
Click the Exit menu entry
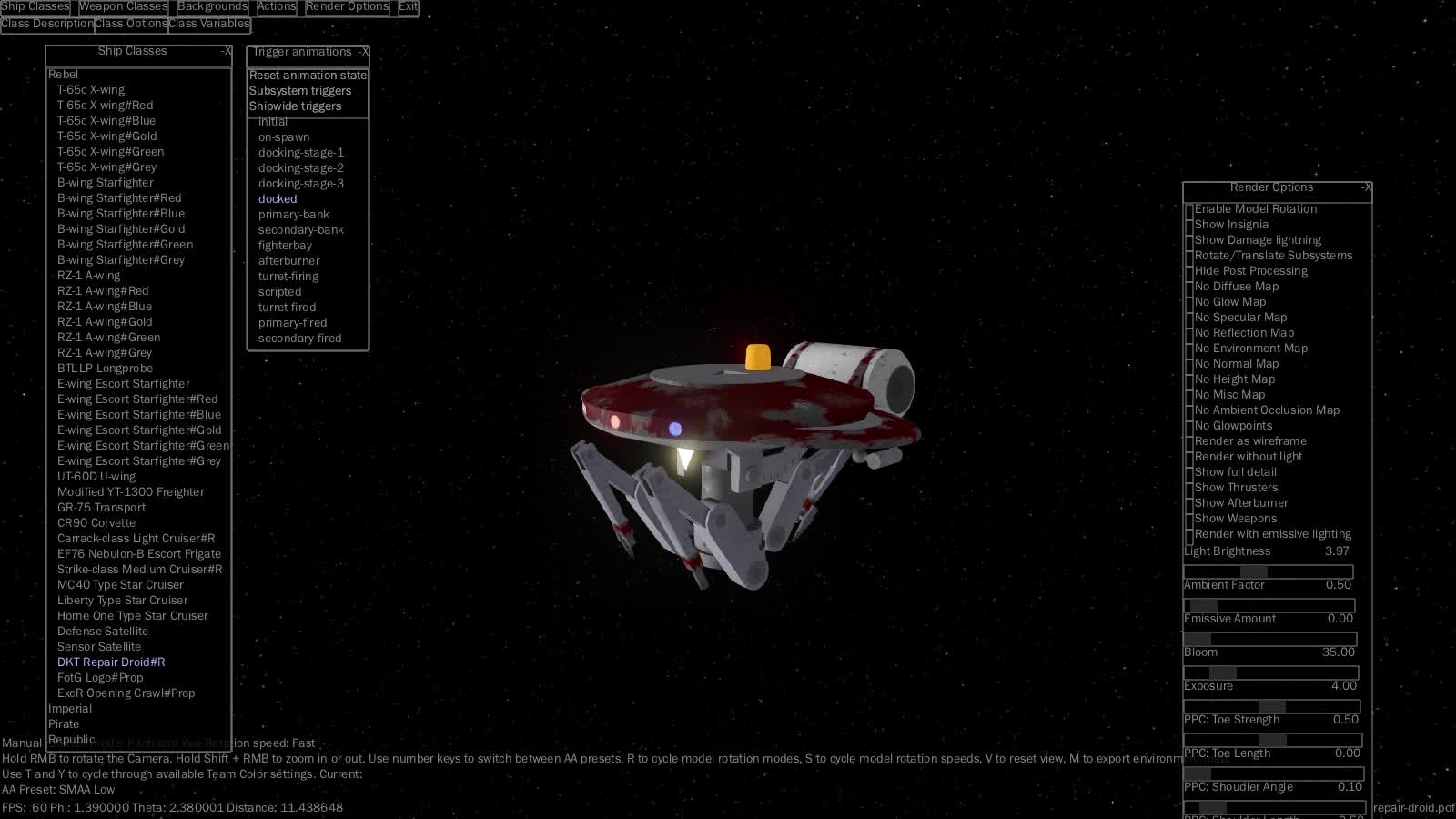click(x=407, y=6)
